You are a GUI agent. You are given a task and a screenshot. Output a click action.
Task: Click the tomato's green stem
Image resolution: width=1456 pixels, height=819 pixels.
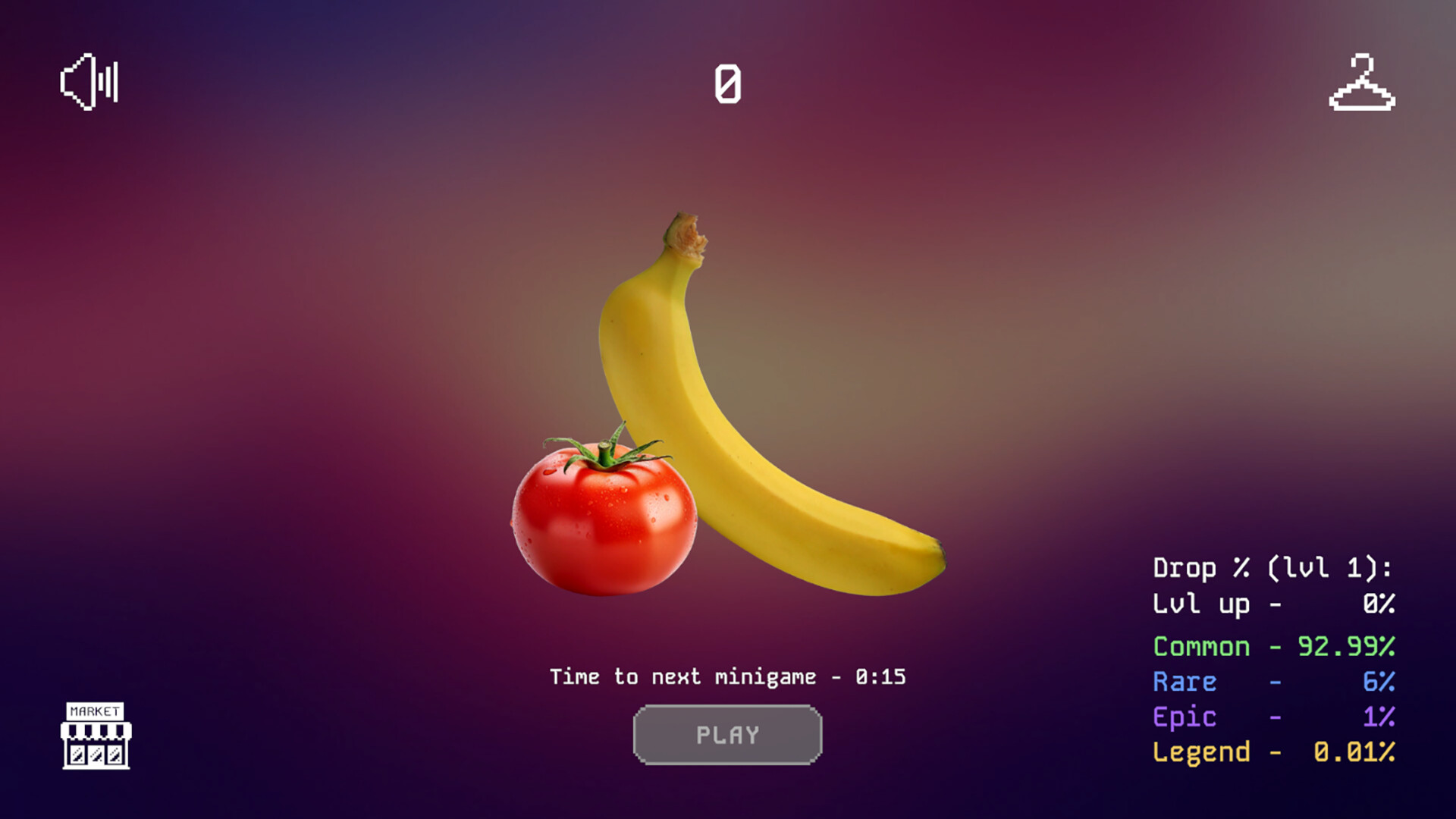click(607, 455)
